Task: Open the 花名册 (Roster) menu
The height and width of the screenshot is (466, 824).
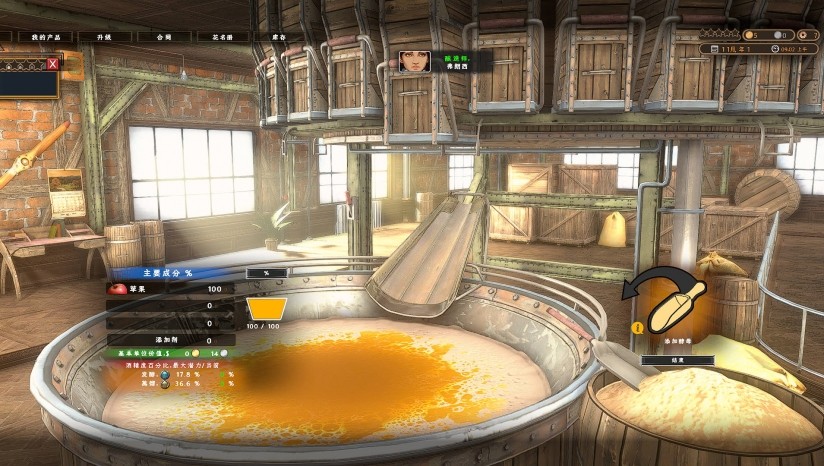Action: tap(222, 36)
